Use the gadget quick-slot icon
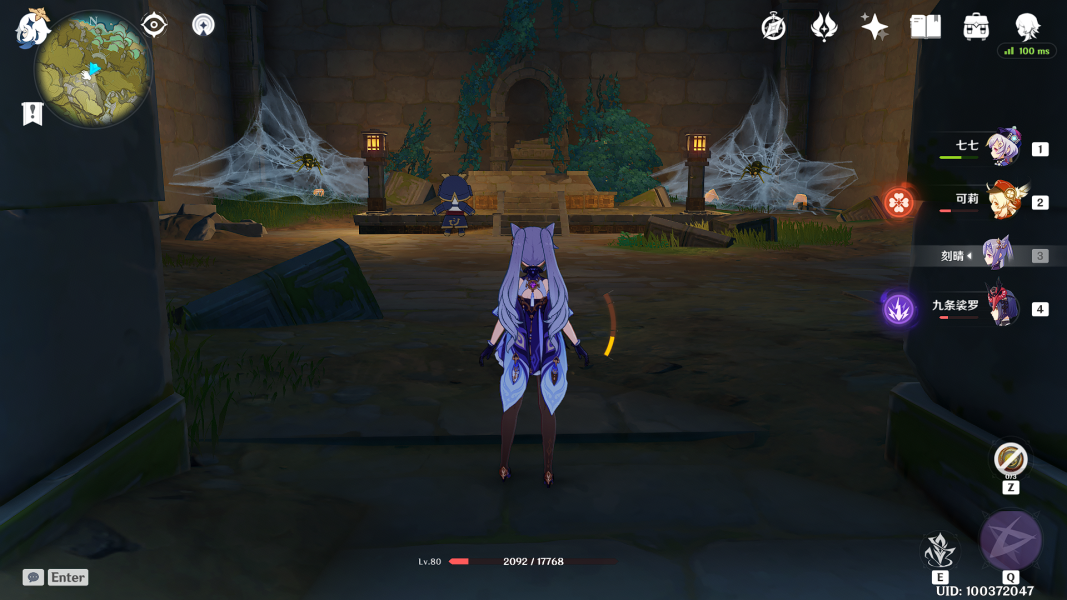 pyautogui.click(x=1011, y=460)
